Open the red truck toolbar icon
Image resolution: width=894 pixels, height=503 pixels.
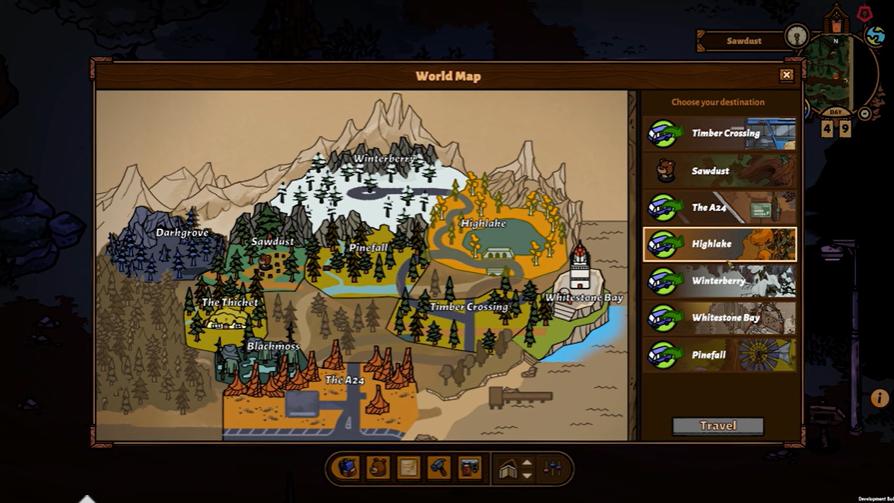[x=468, y=467]
